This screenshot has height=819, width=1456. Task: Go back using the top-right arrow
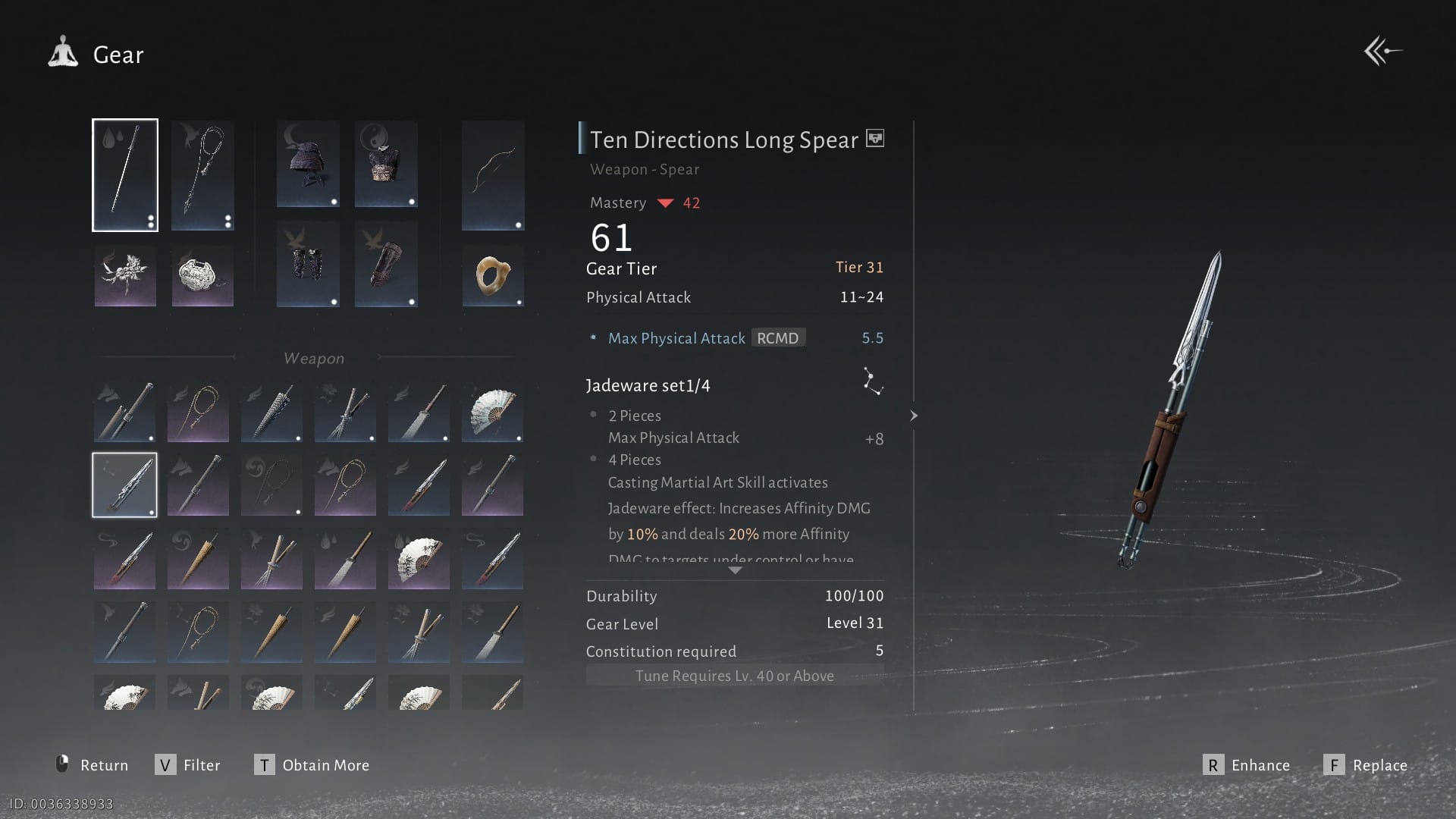pos(1382,52)
